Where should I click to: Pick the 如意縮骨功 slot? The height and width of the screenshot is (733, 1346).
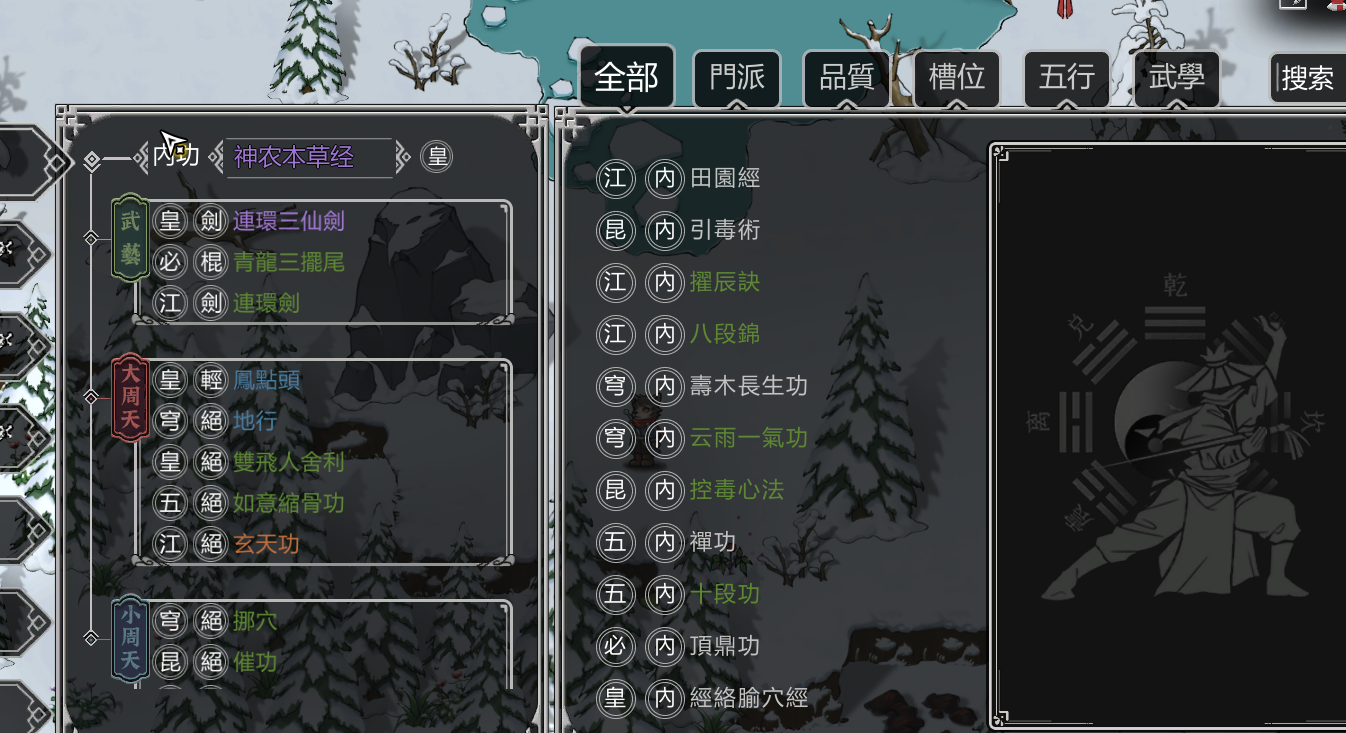click(289, 503)
